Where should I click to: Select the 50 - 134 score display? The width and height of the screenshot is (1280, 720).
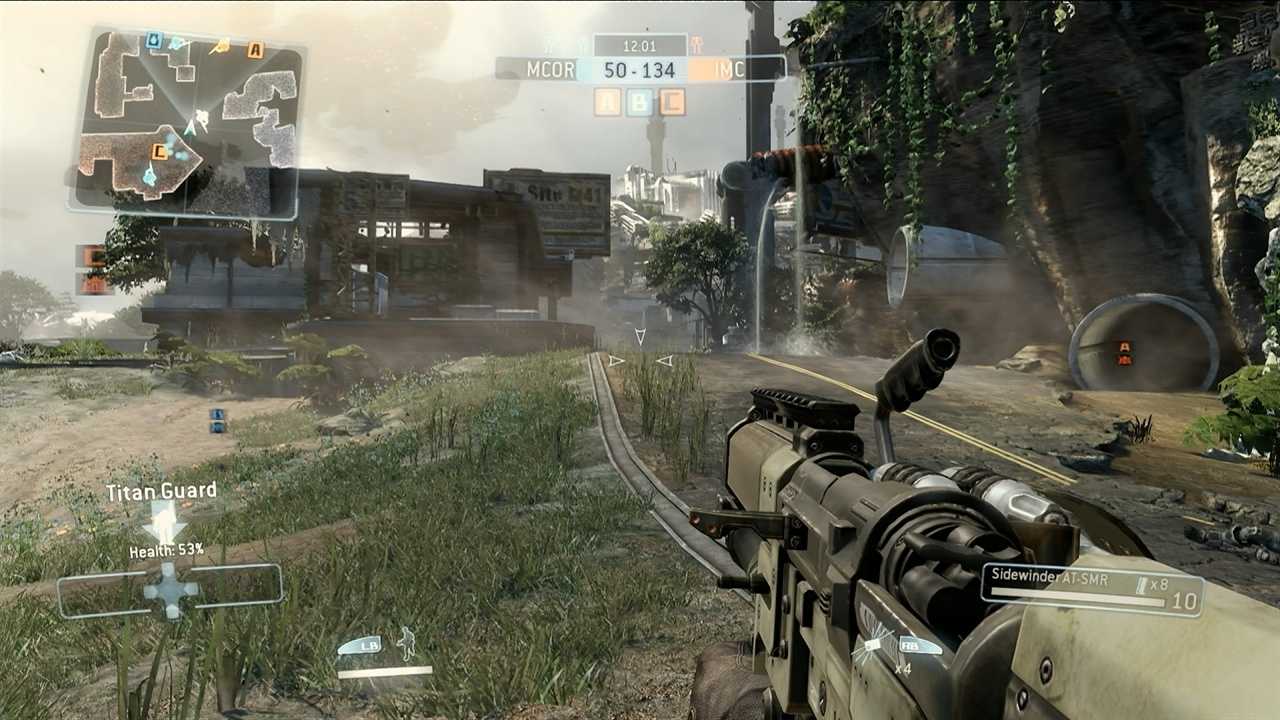tap(639, 70)
